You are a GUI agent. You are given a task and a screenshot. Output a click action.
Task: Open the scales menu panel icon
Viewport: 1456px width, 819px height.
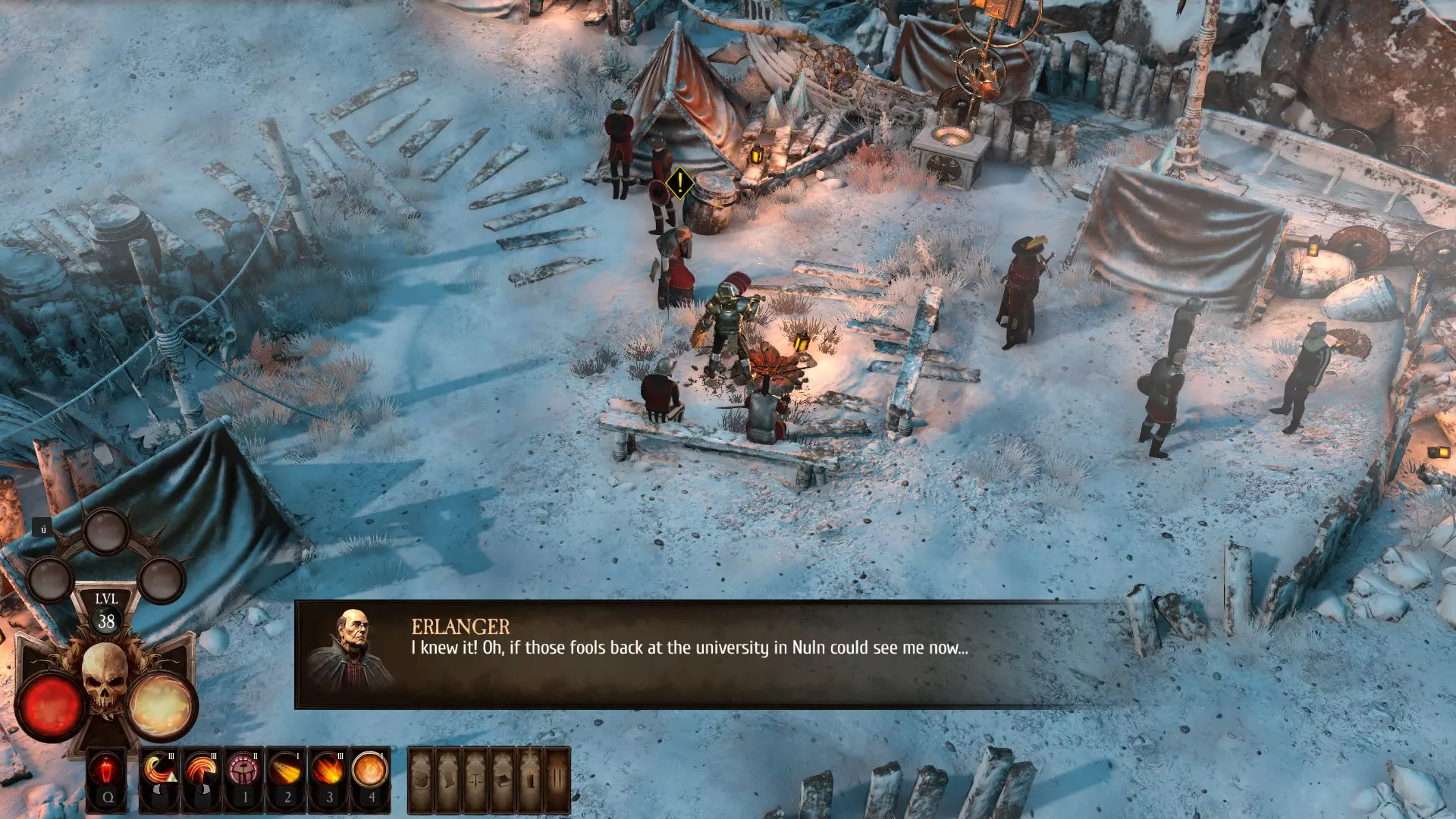pos(476,779)
